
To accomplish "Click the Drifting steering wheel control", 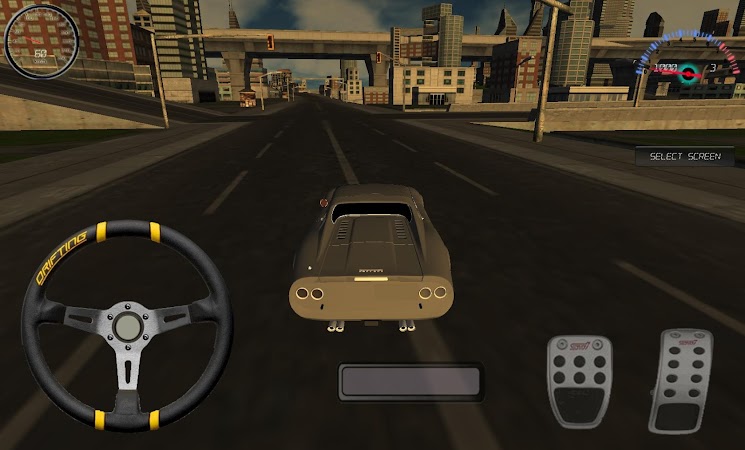I will [x=127, y=327].
